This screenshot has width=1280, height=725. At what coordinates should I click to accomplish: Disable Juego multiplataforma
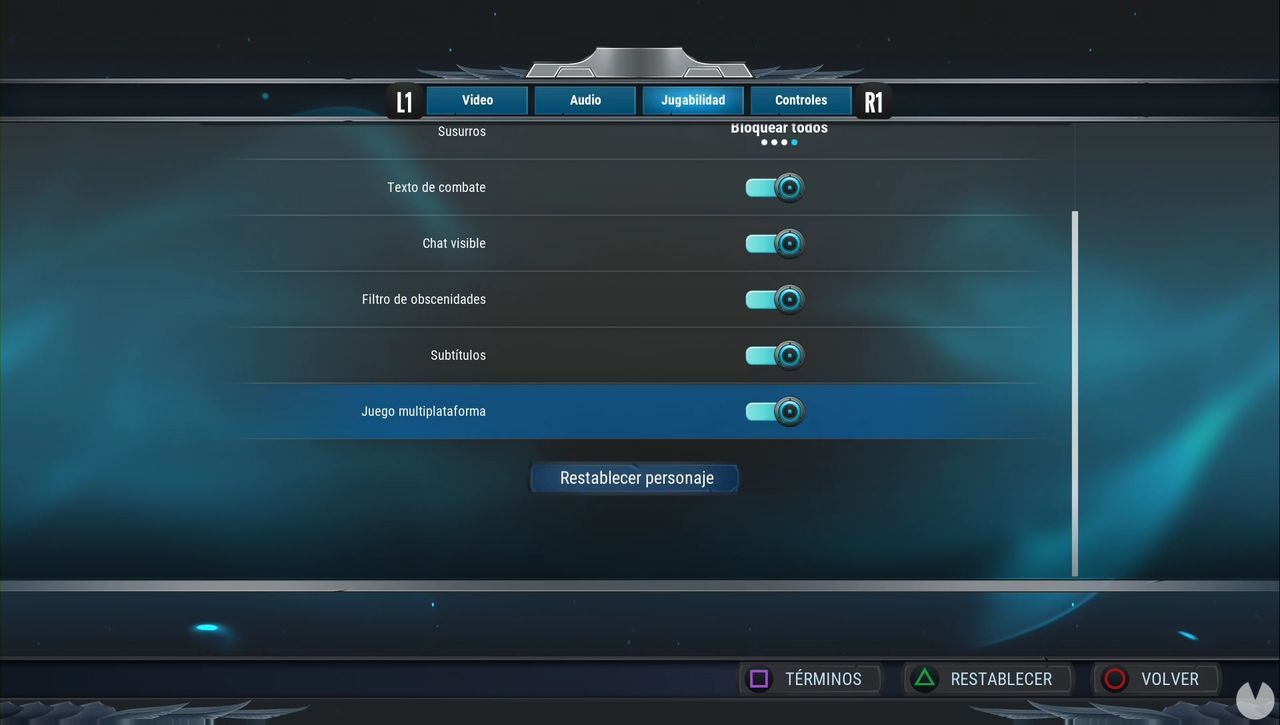coord(774,410)
